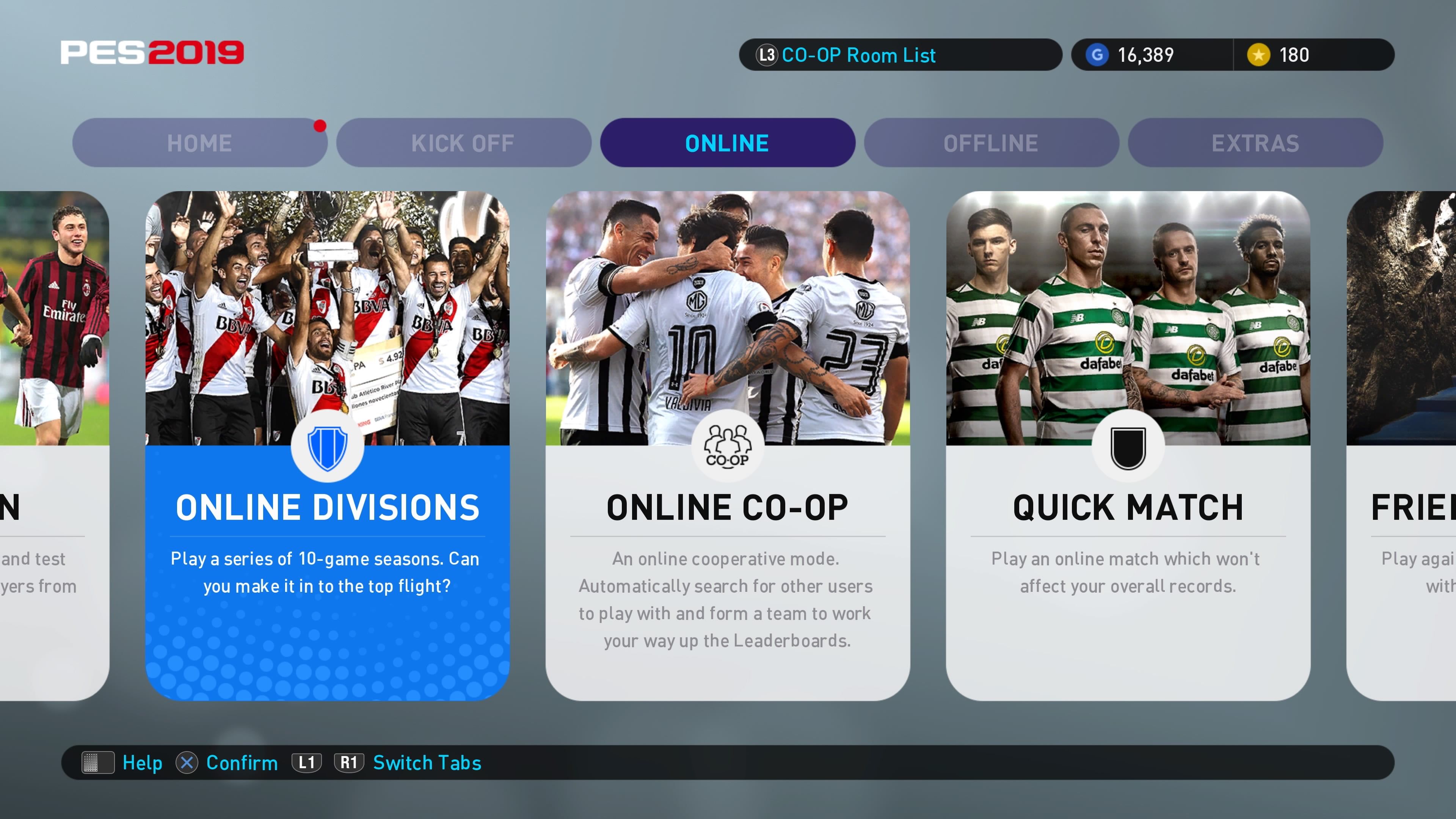Open the CO-OP Room List
Image resolution: width=1456 pixels, height=819 pixels.
coord(857,55)
